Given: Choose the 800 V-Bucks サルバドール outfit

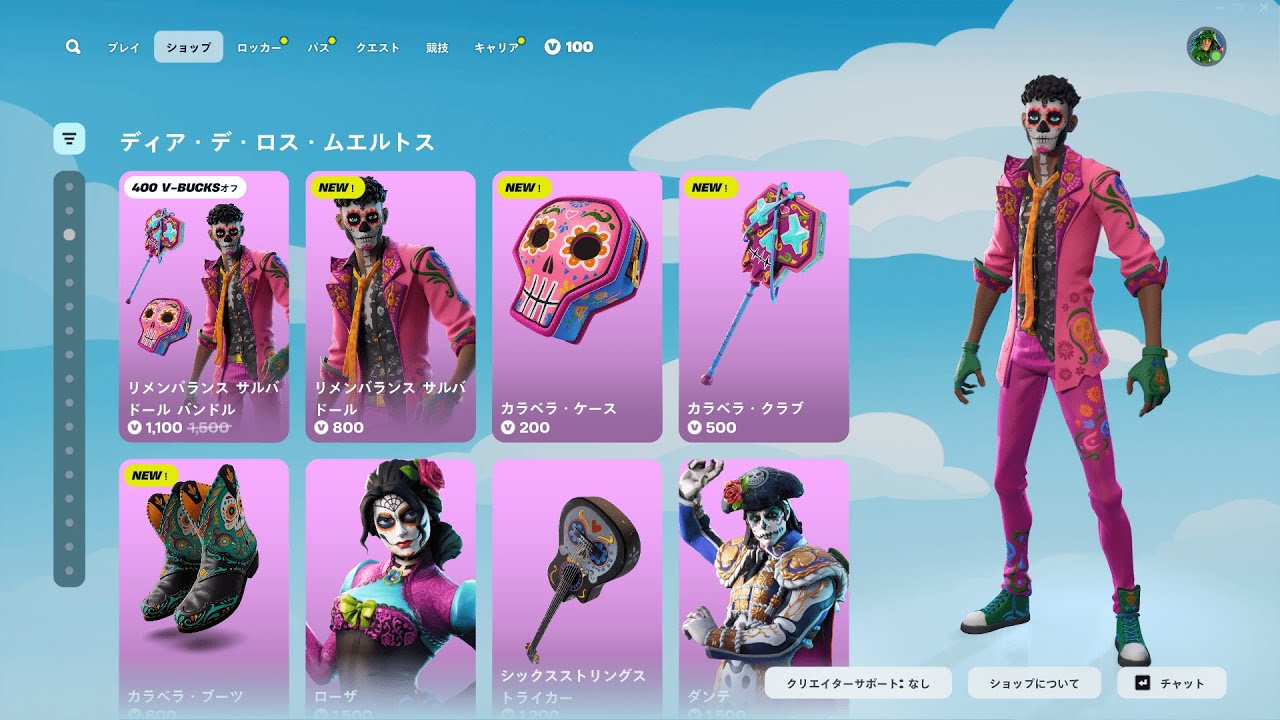Looking at the screenshot, I should pos(390,306).
